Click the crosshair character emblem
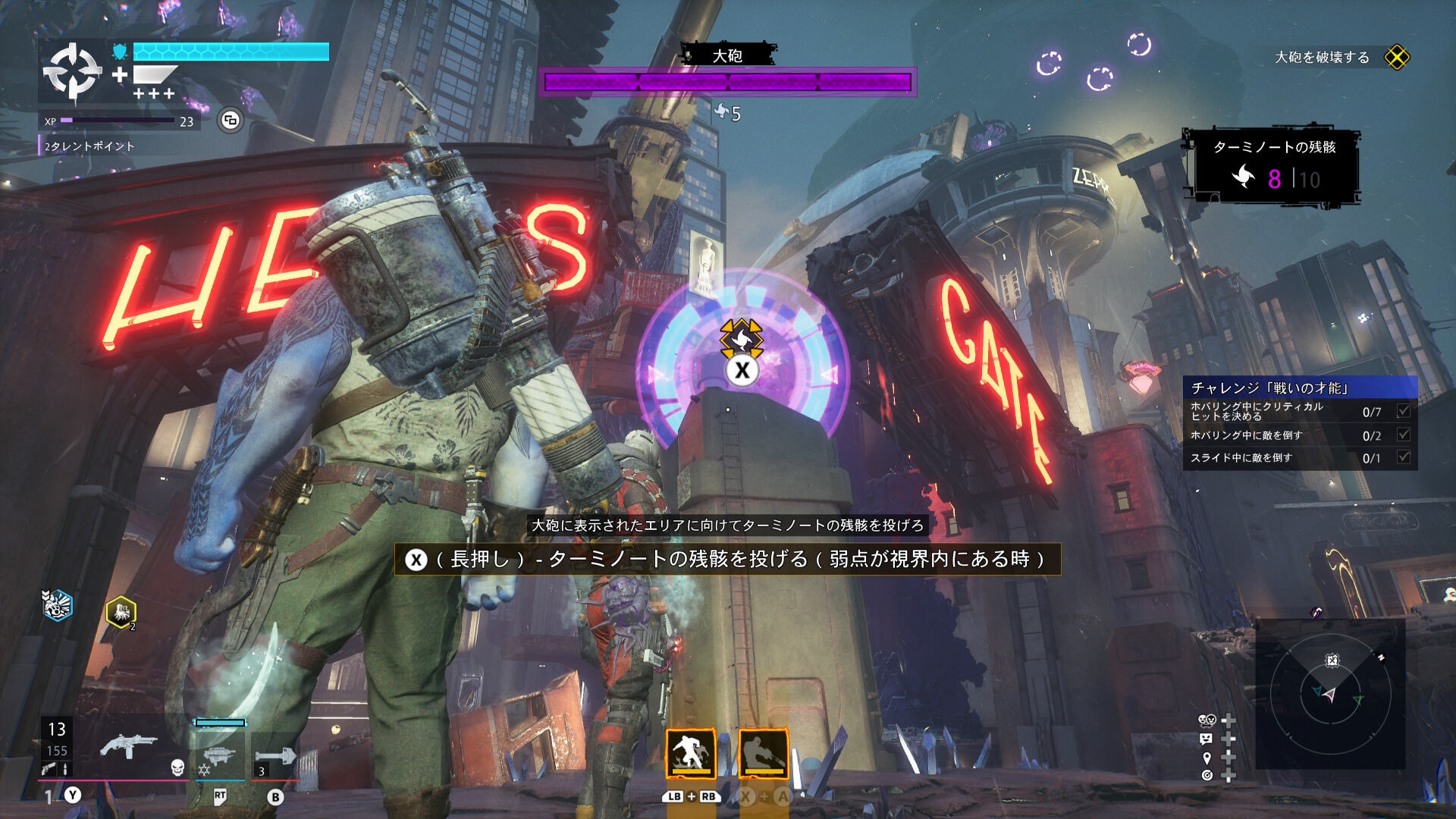The height and width of the screenshot is (819, 1456). 72,72
